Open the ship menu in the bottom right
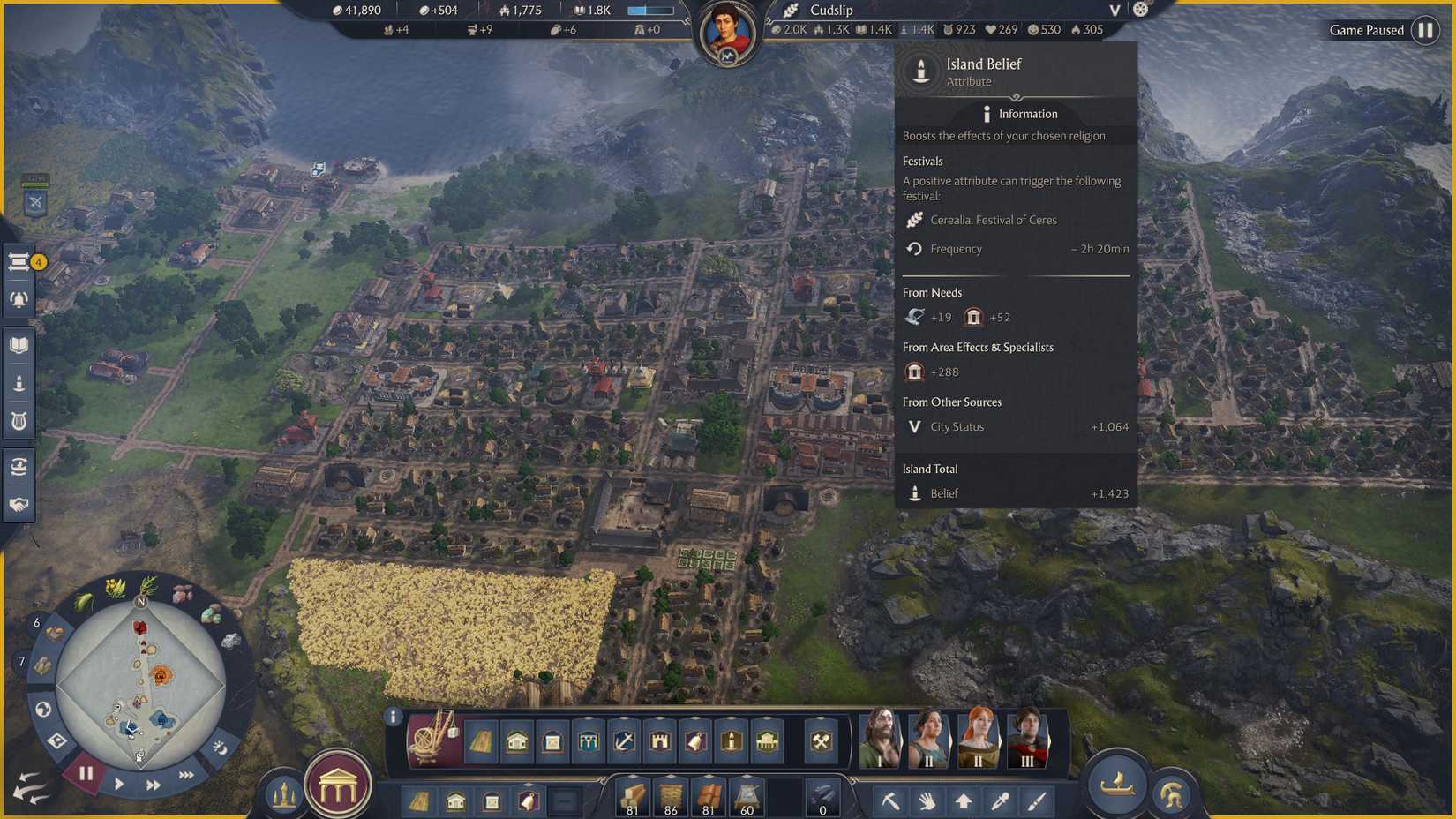This screenshot has width=1456, height=819. pyautogui.click(x=1116, y=782)
